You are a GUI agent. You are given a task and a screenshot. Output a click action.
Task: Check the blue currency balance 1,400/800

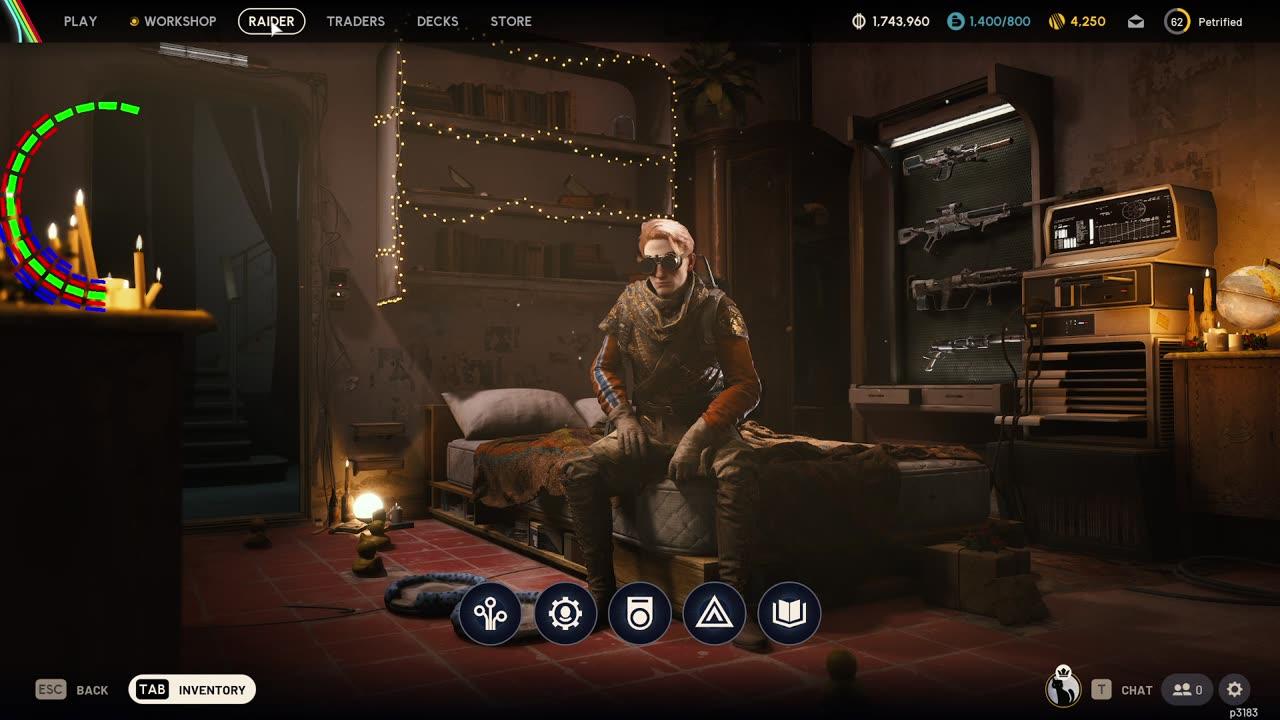[989, 21]
